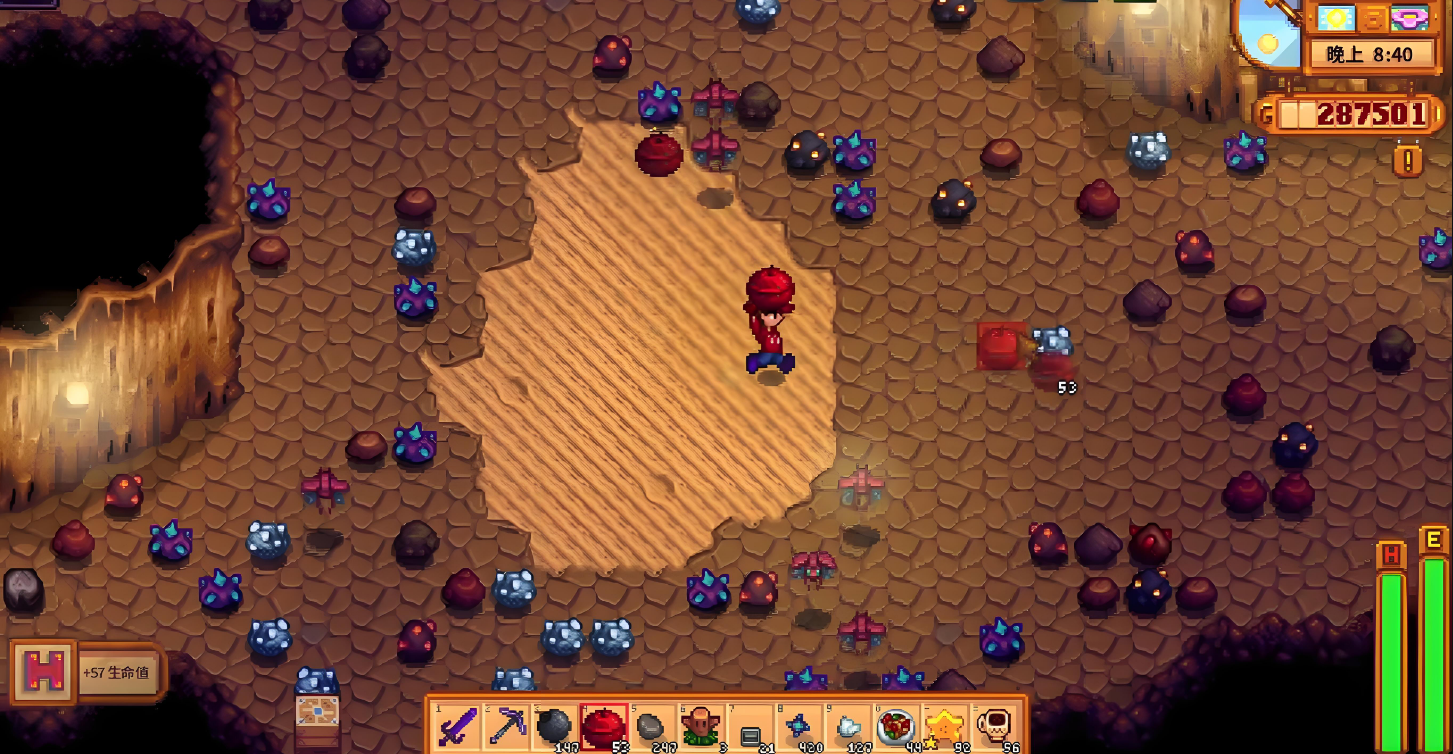1453x754 pixels.
Task: Select the warp totem item
Action: (x=701, y=727)
